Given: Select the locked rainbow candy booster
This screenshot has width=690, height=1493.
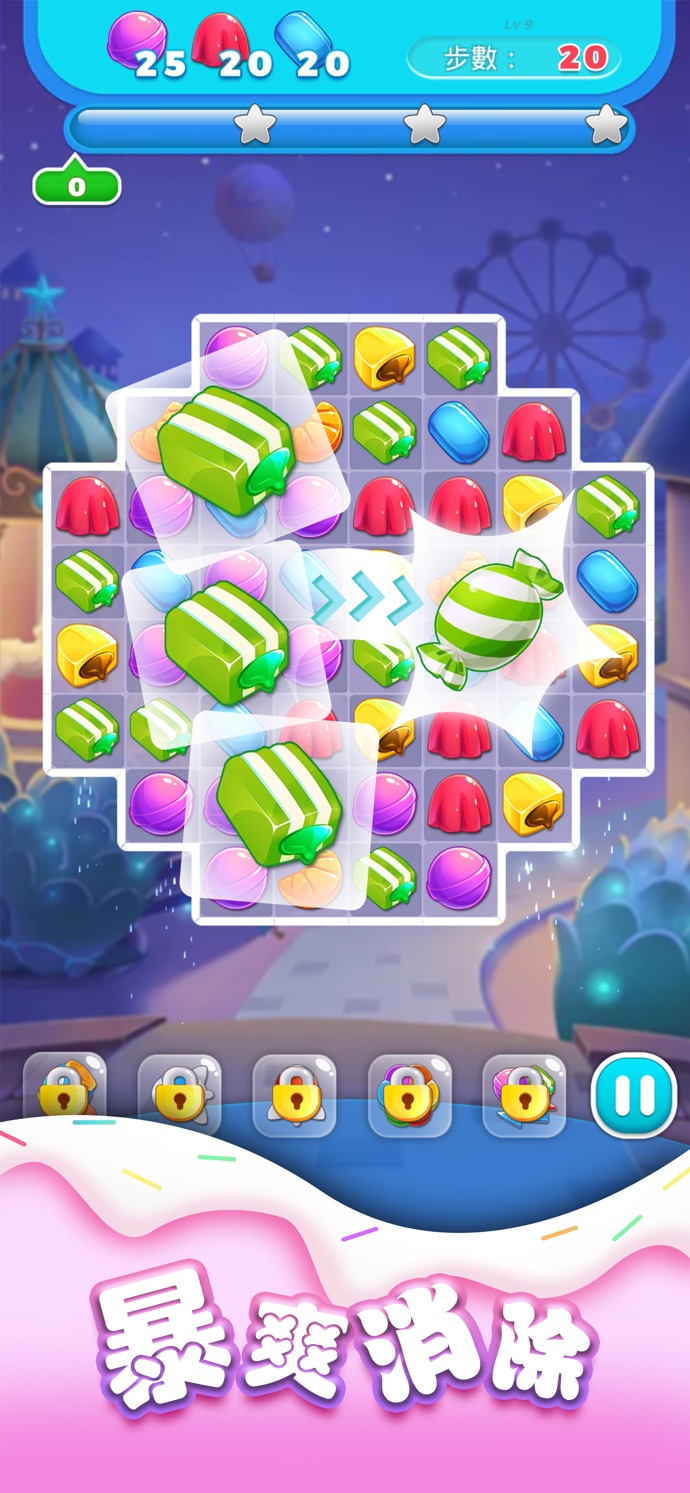Looking at the screenshot, I should click(x=409, y=1096).
